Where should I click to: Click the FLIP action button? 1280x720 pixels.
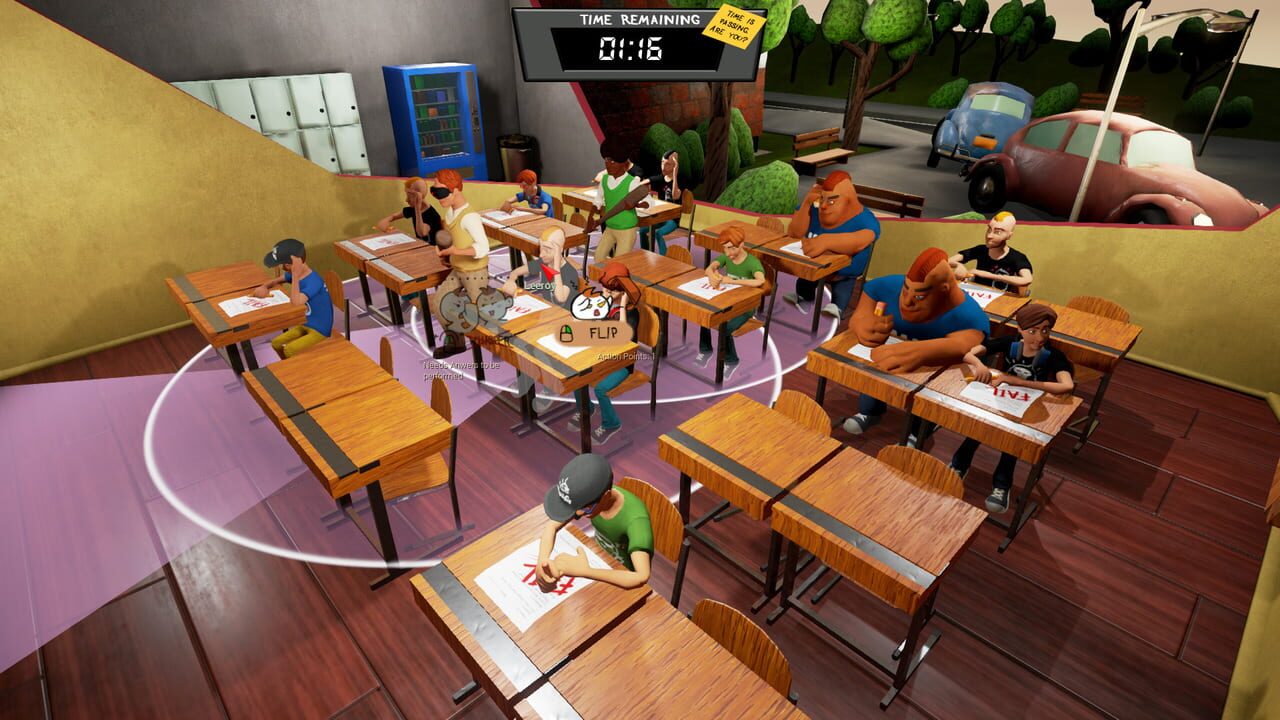[603, 333]
